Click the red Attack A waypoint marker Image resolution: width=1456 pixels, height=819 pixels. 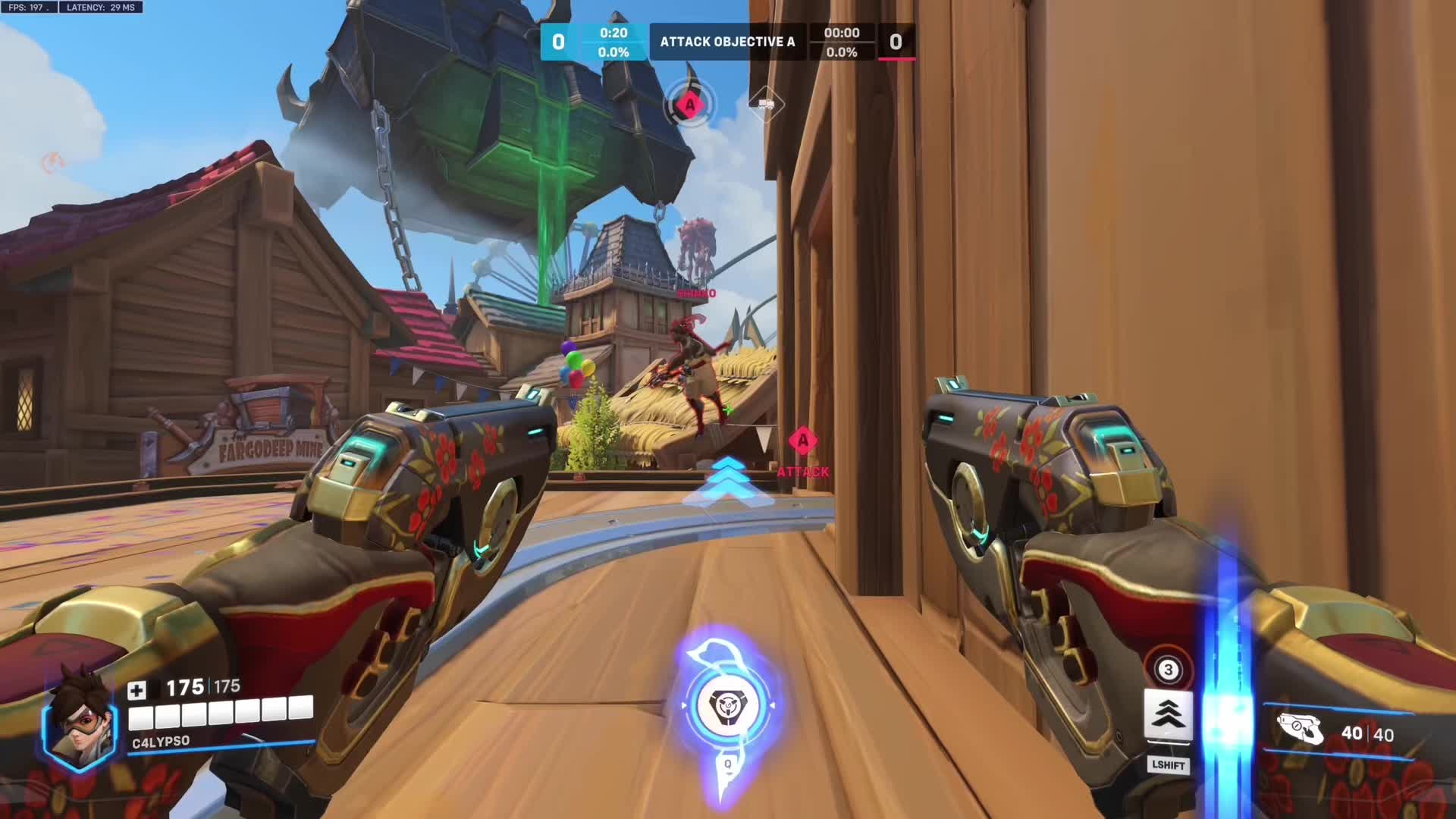tap(802, 441)
